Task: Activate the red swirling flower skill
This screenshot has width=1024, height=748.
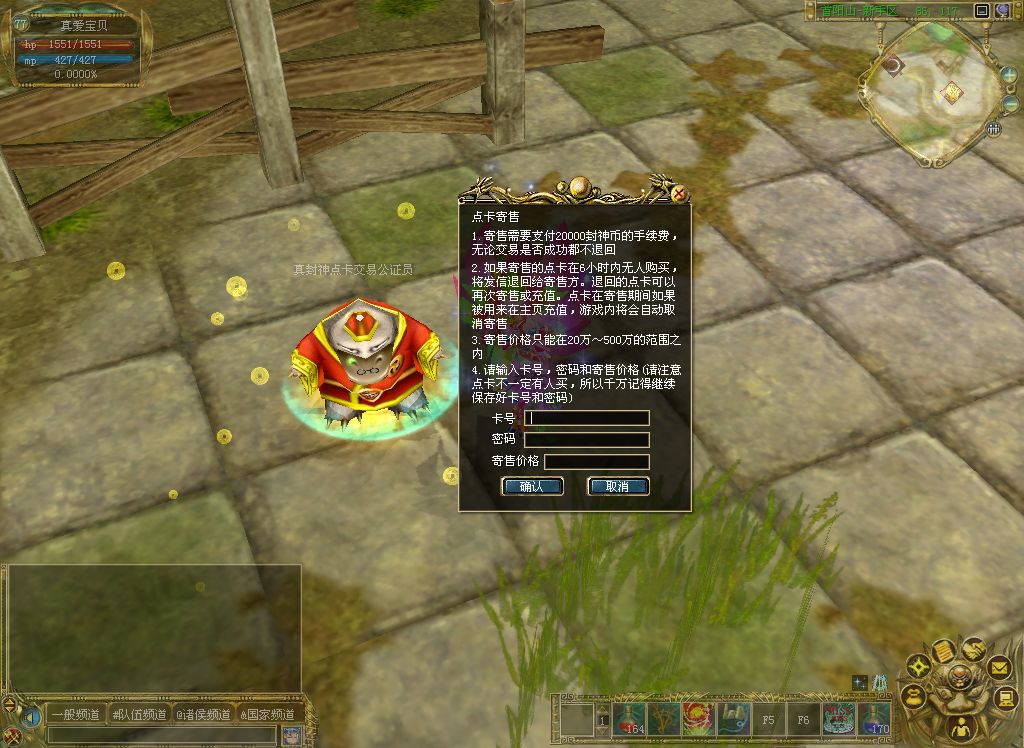Action: coord(699,719)
